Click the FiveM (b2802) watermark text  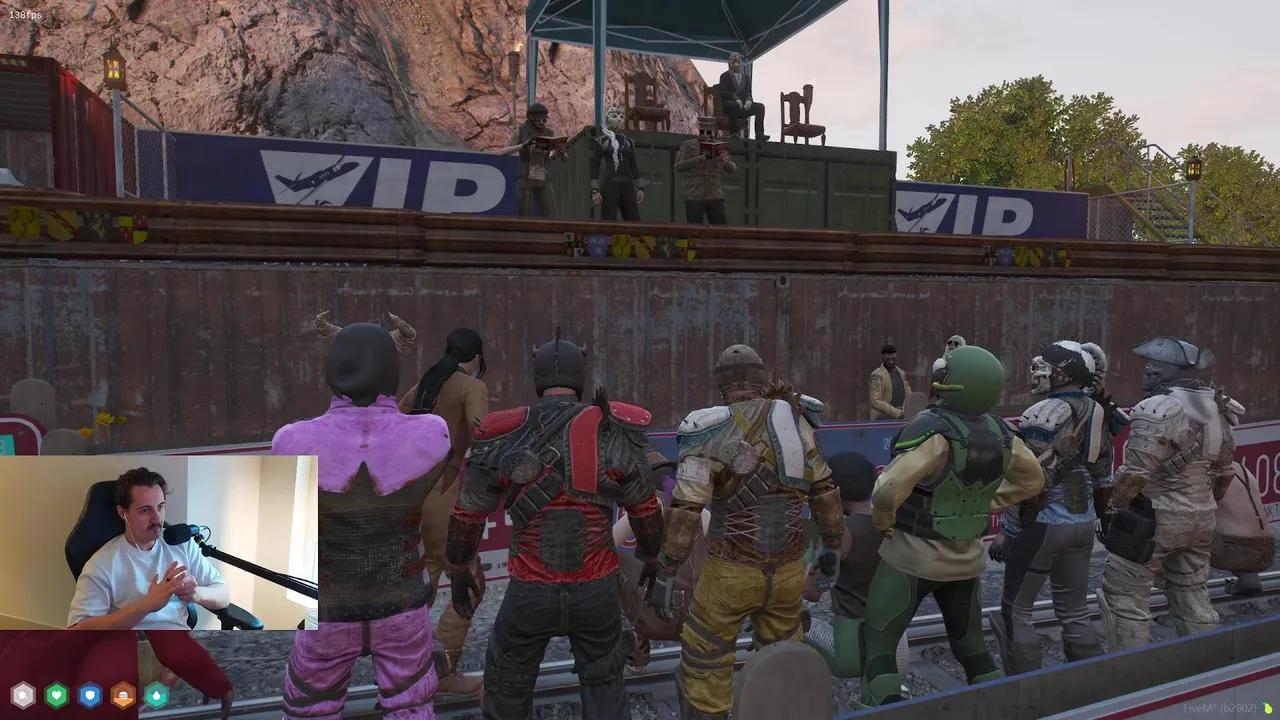(x=1218, y=706)
